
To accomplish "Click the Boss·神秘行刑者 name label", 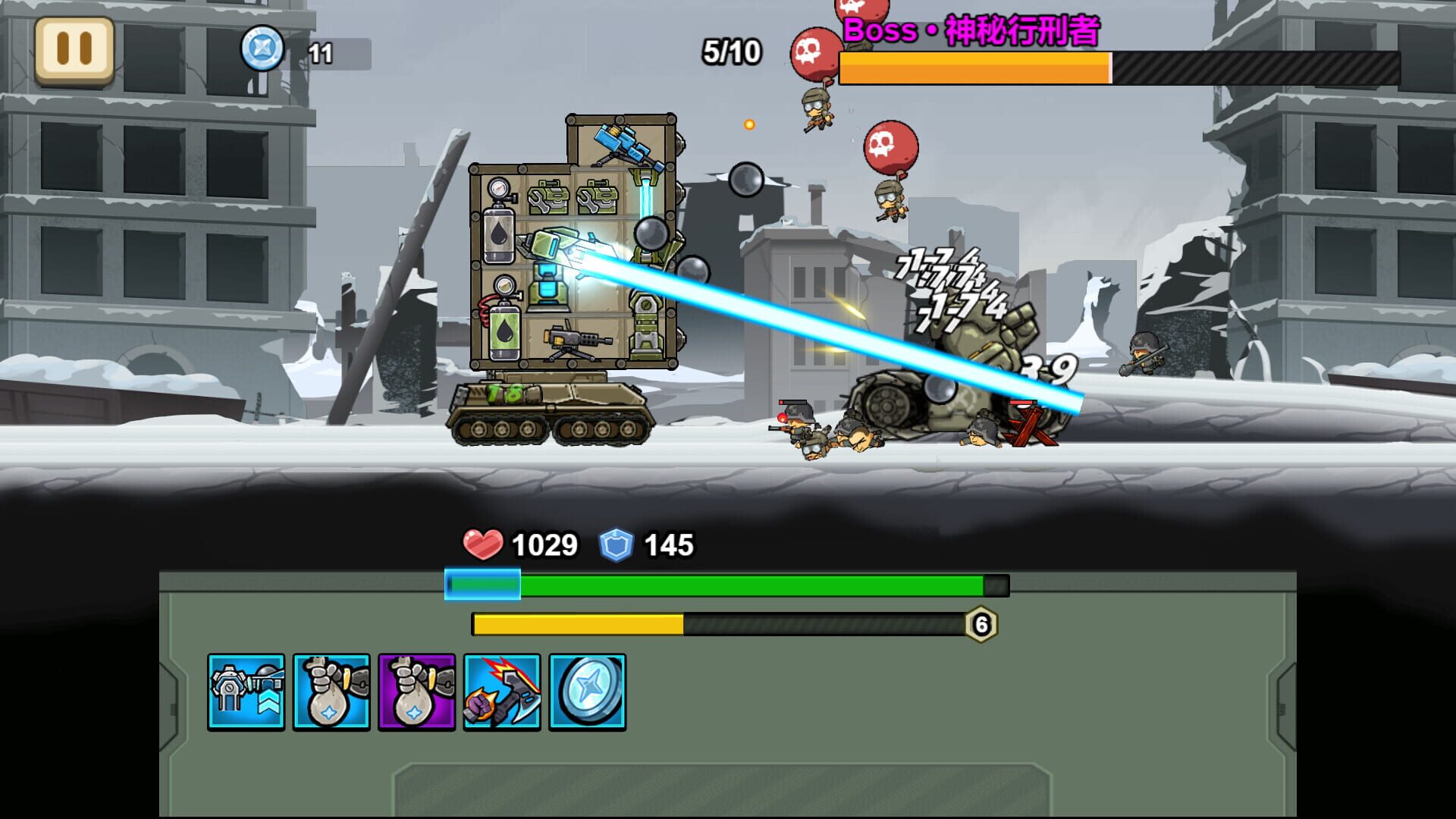I will [x=971, y=32].
